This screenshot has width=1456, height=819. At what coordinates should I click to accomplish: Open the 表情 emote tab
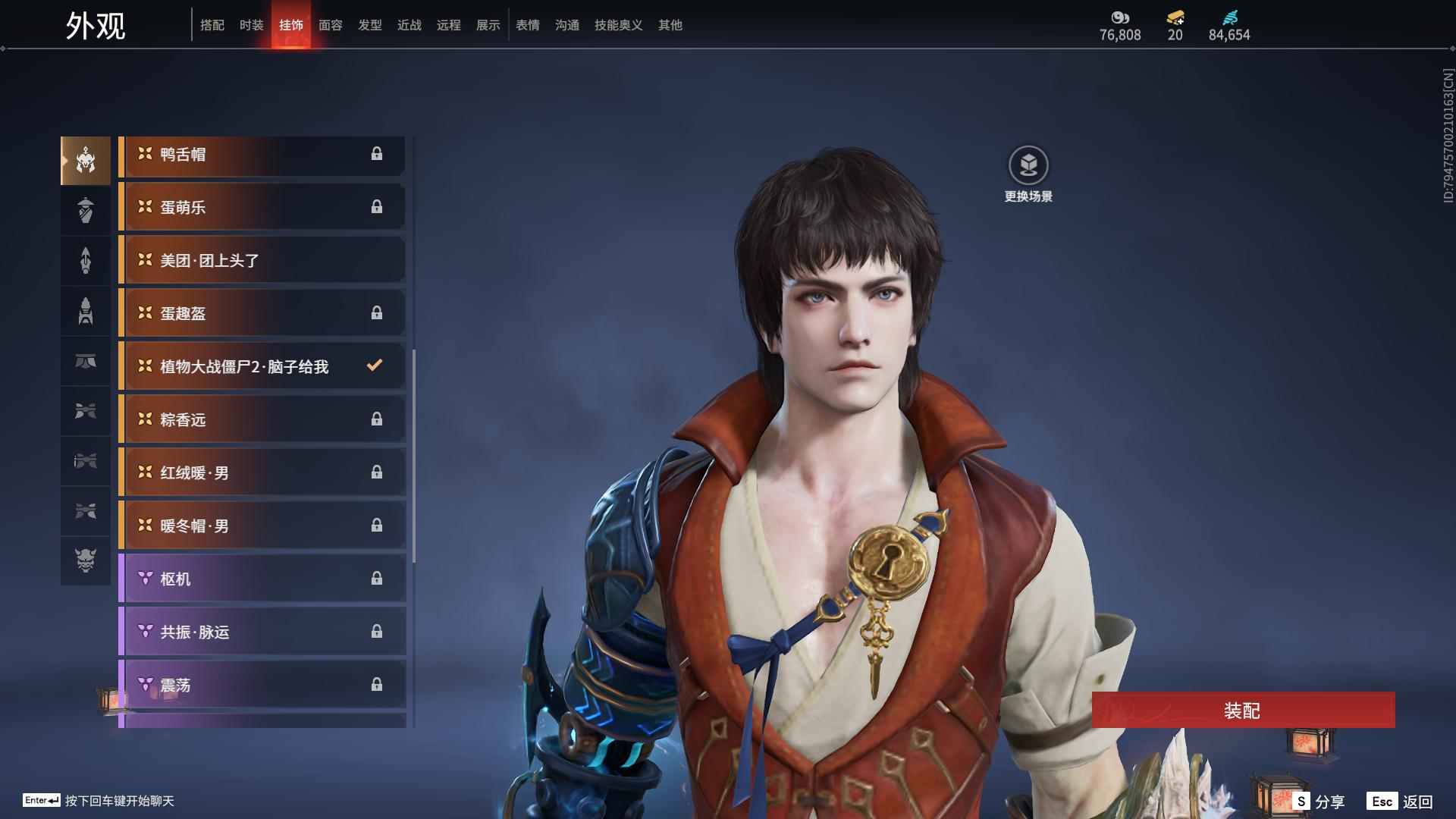coord(527,25)
